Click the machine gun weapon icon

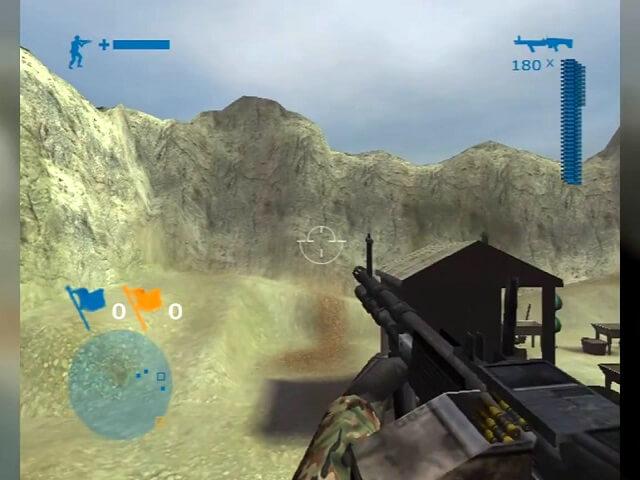coord(542,43)
